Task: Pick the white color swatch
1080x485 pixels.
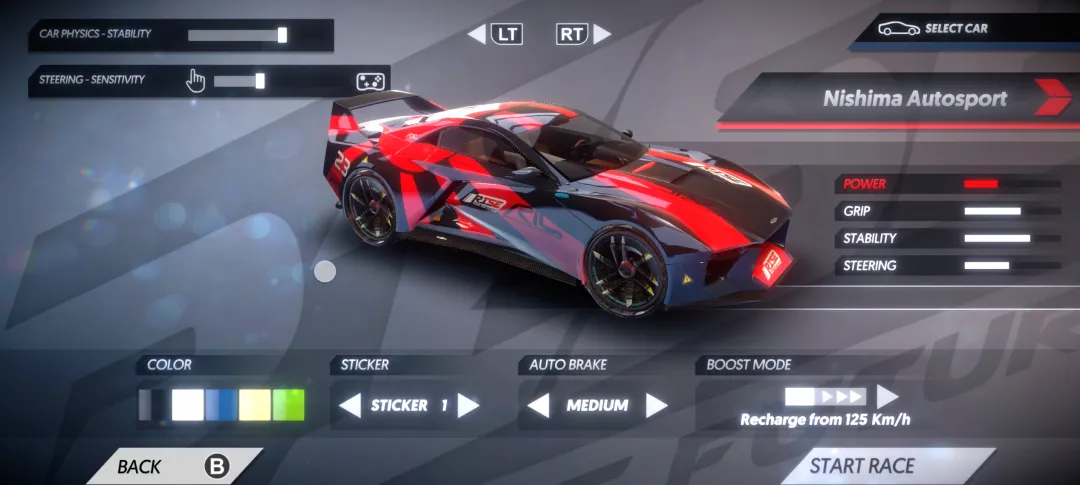Action: coord(187,405)
